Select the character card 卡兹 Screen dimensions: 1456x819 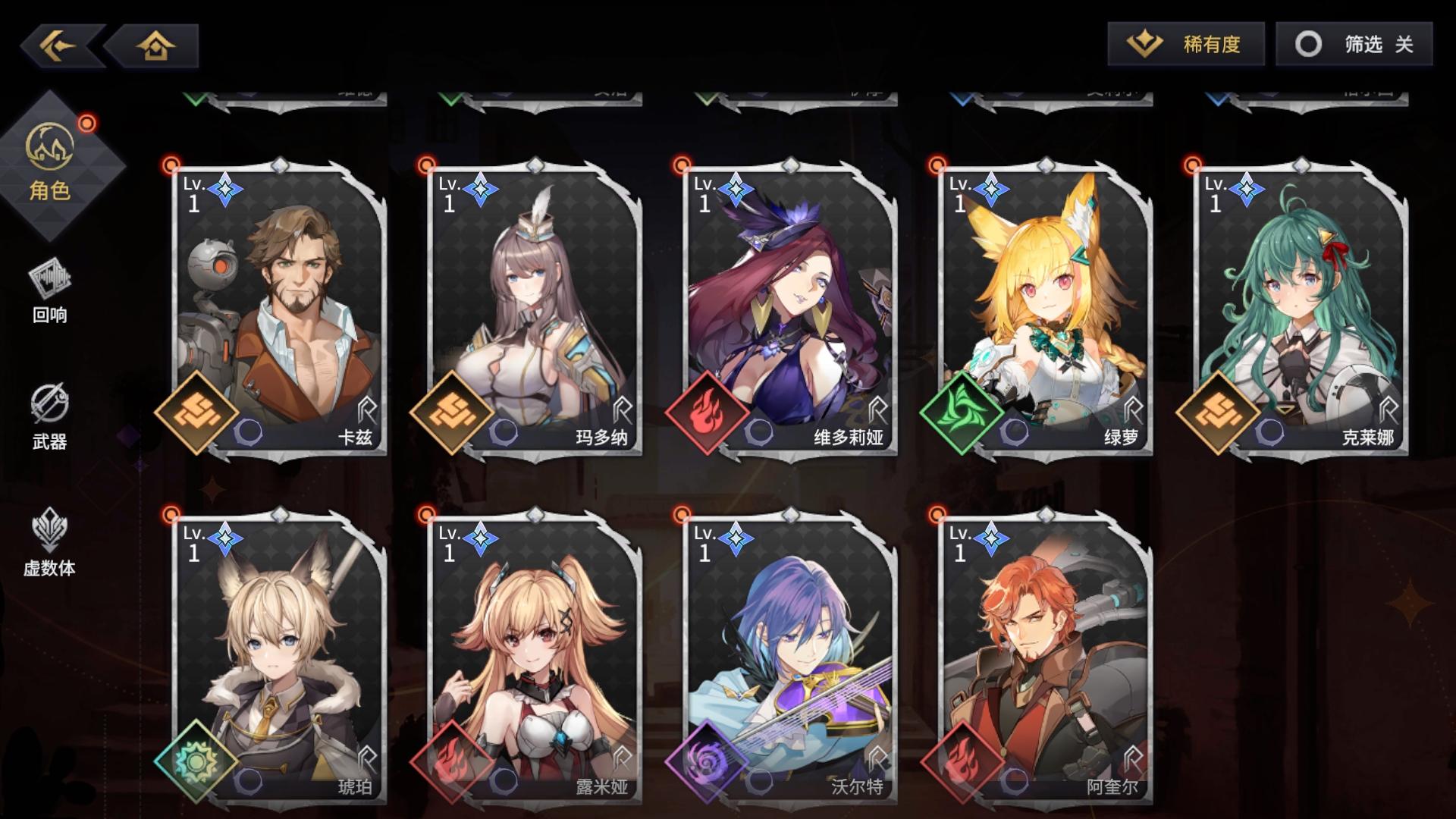click(273, 303)
